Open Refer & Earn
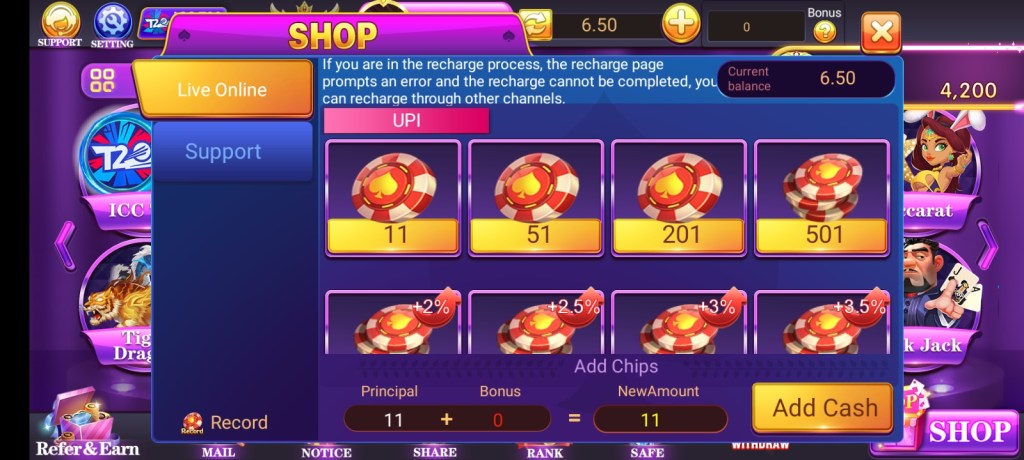Viewport: 1024px width, 460px height. click(87, 425)
